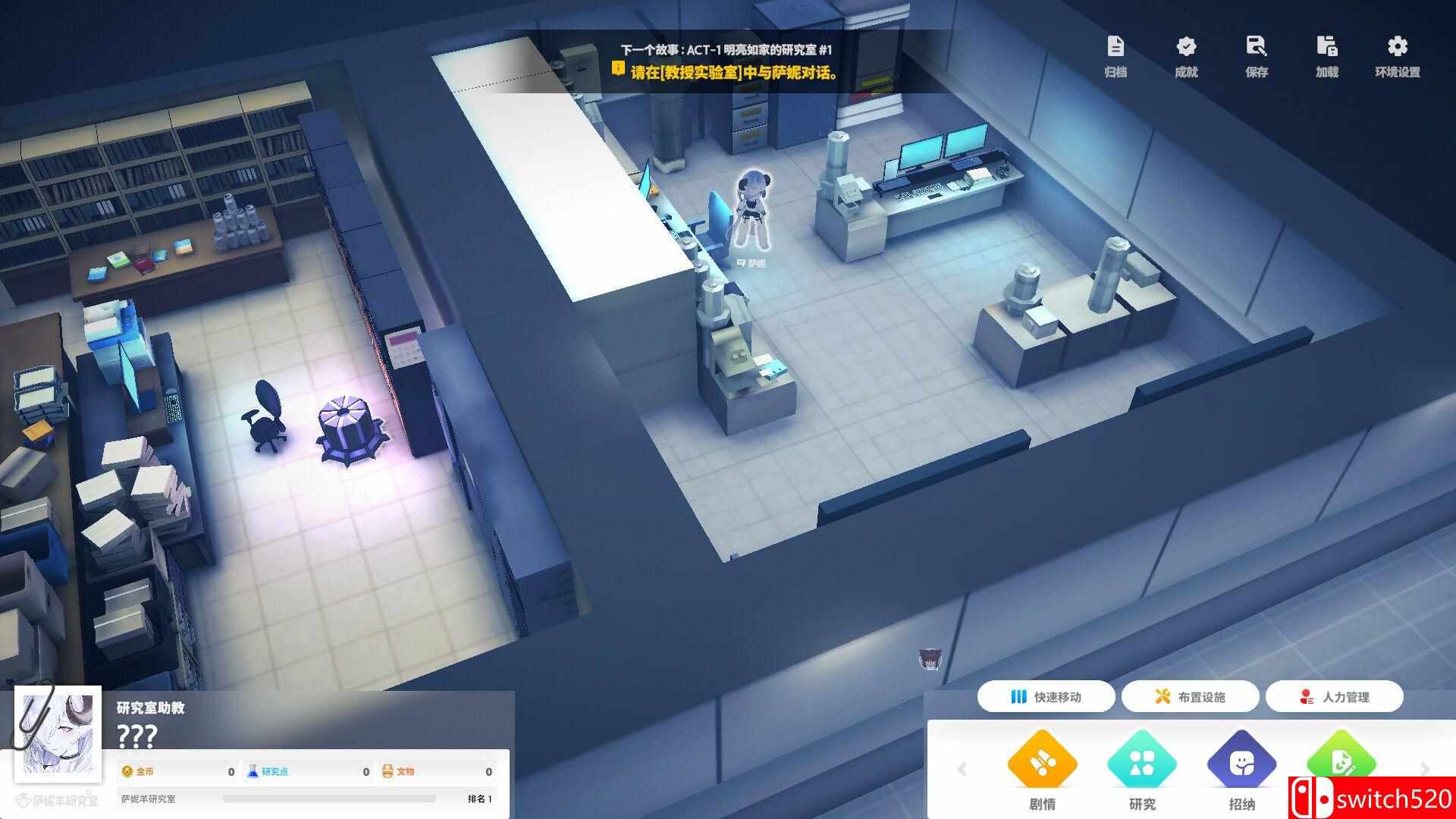This screenshot has width=1456, height=819.
Task: Load a save with the 加载 icon
Action: (x=1327, y=57)
